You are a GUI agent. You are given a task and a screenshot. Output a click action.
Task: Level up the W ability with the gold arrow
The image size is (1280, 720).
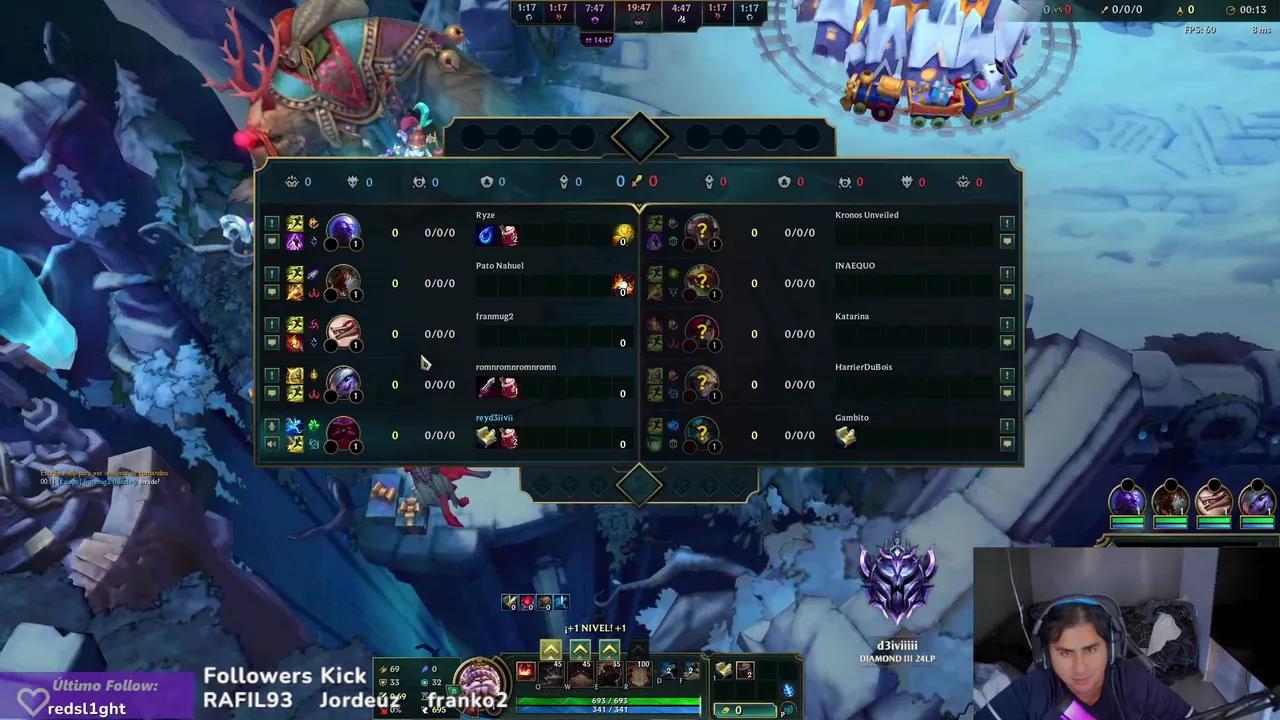(x=580, y=648)
